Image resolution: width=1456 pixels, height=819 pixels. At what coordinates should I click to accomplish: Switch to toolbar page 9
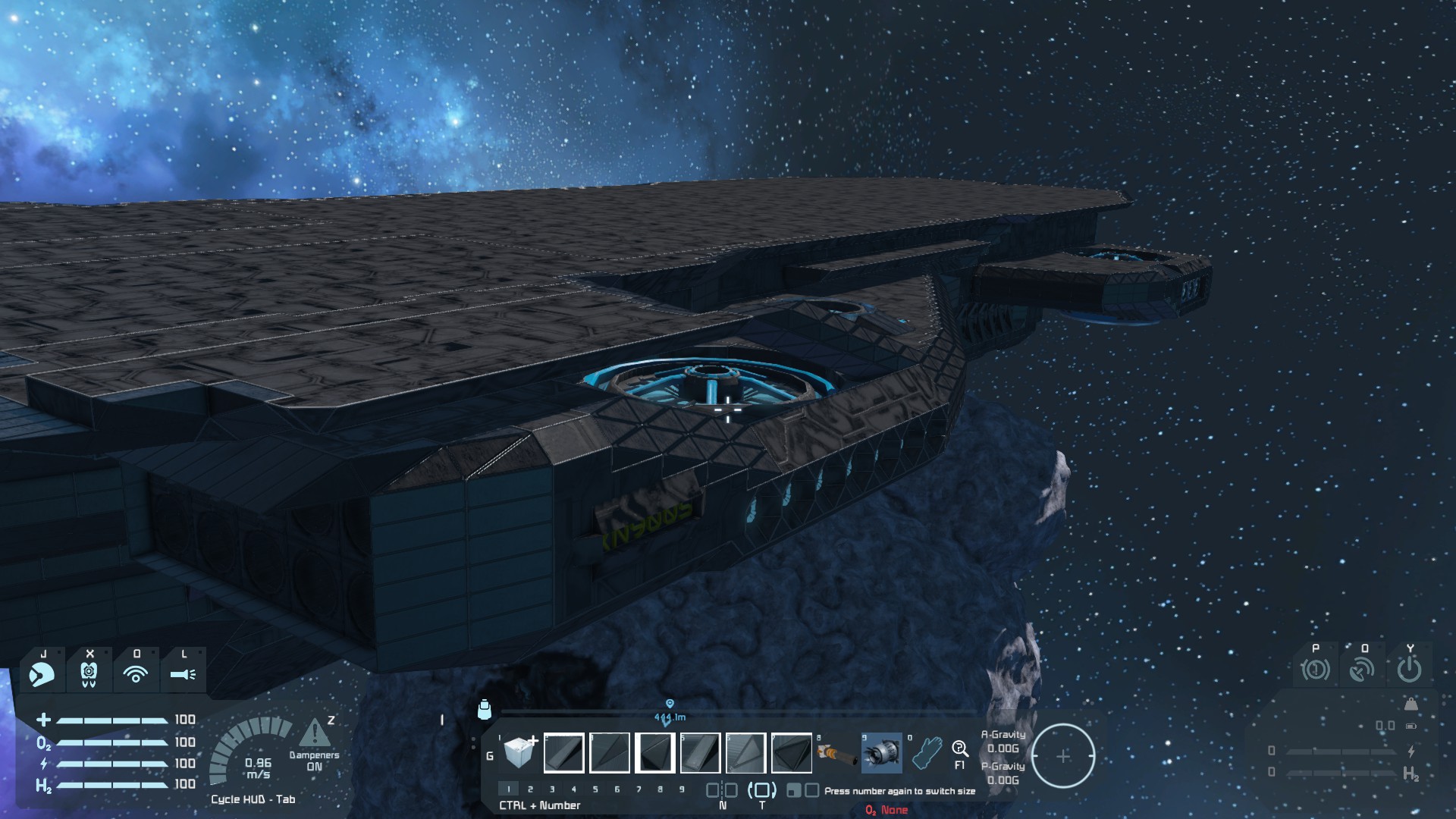click(682, 789)
